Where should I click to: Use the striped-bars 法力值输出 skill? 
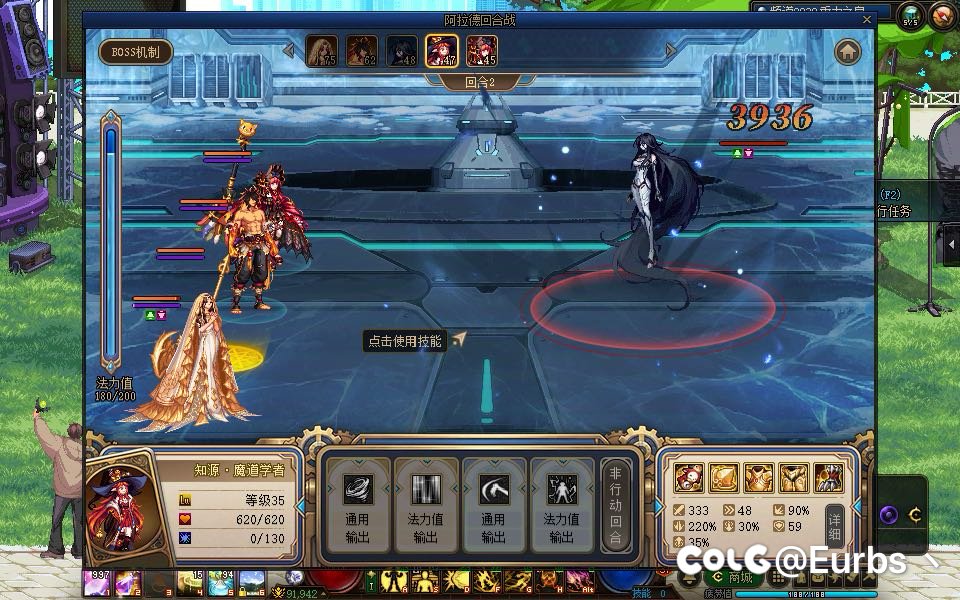click(x=426, y=503)
